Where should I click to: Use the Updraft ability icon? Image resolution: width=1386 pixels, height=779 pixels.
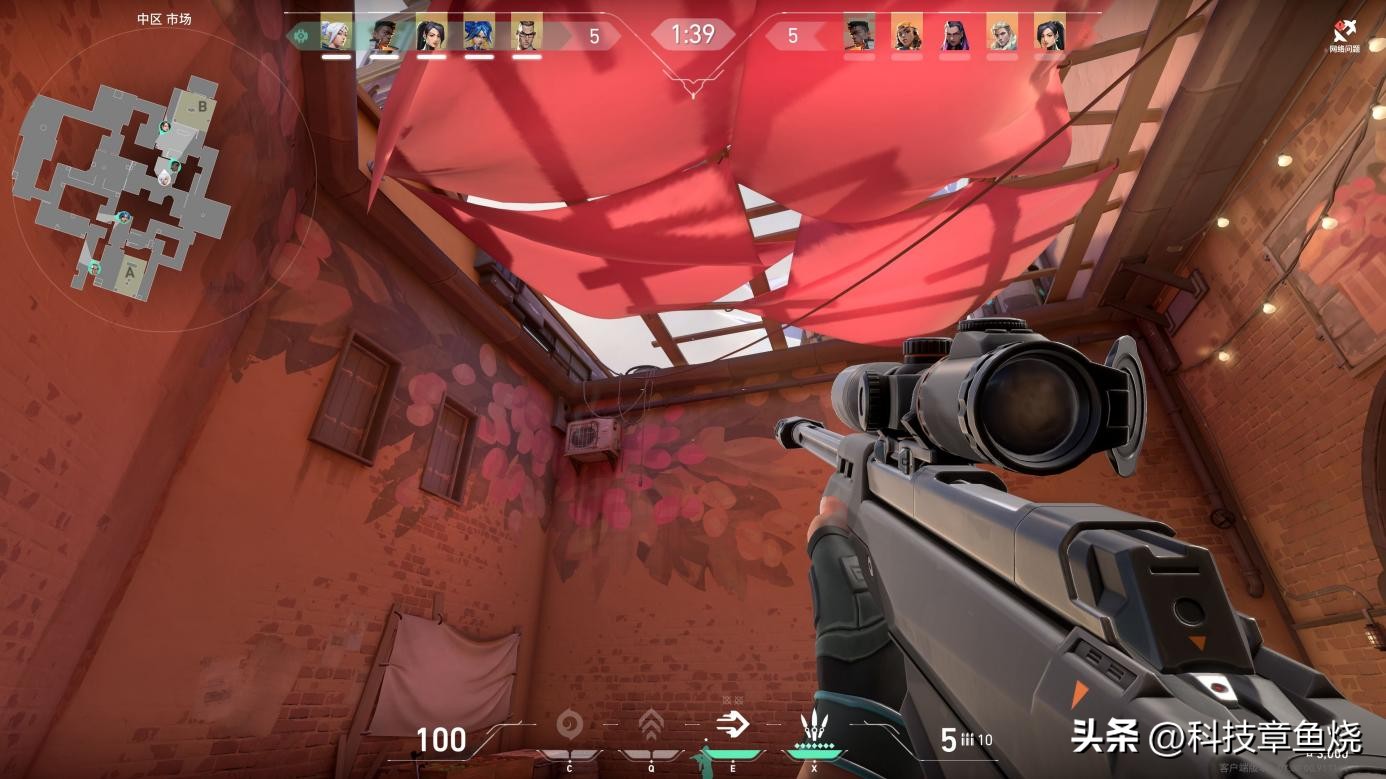651,723
